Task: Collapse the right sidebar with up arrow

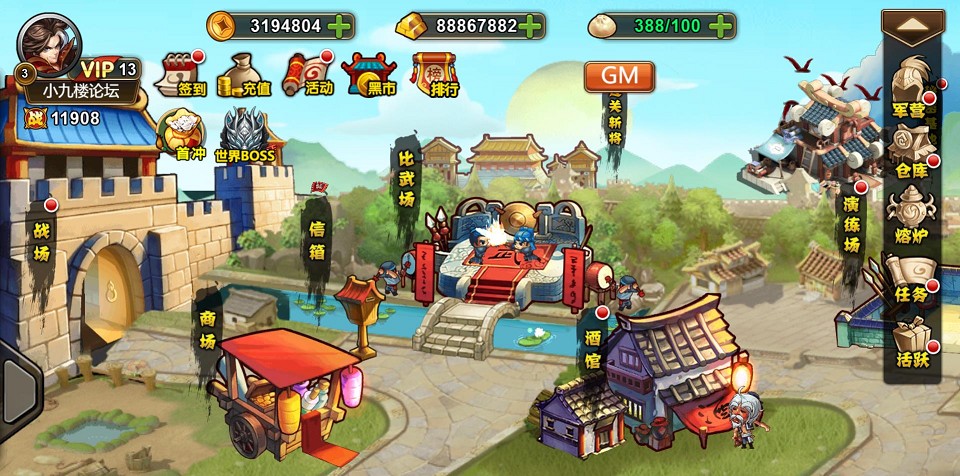Action: (912, 26)
